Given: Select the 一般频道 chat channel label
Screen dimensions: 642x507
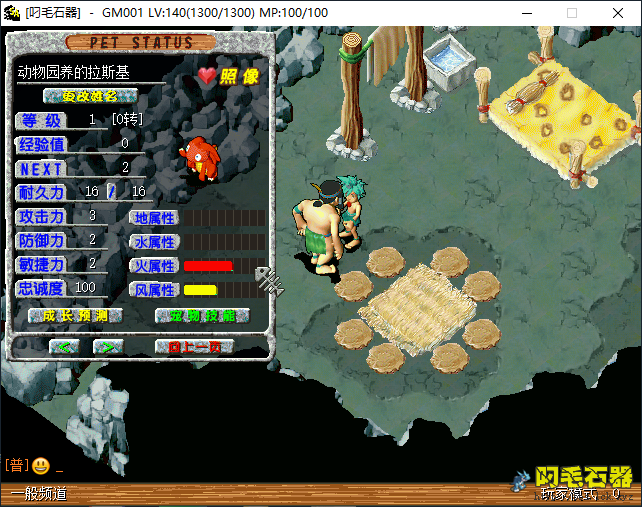Looking at the screenshot, I should [40, 493].
